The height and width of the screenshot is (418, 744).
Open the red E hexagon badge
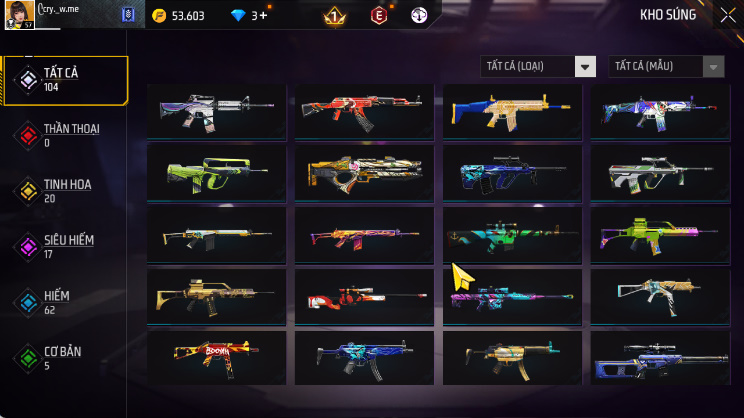click(379, 16)
